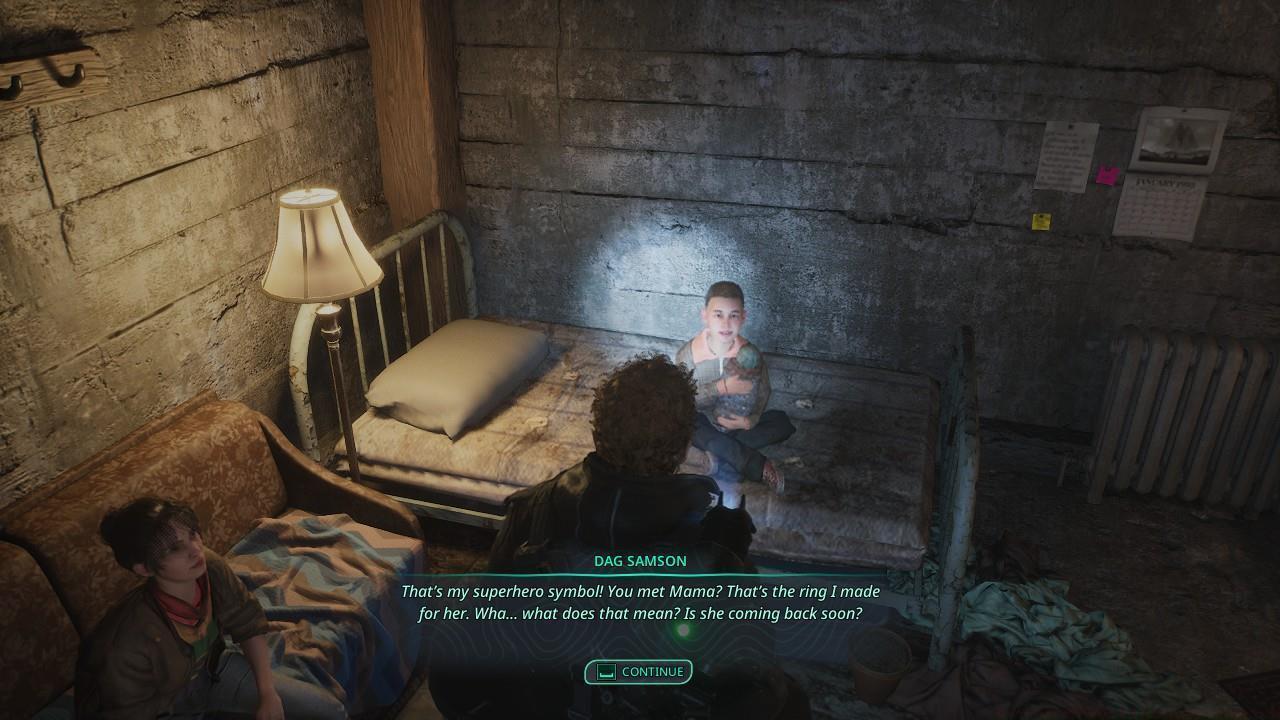
Task: Click the yellow sticky note near the calendar
Action: (1041, 220)
